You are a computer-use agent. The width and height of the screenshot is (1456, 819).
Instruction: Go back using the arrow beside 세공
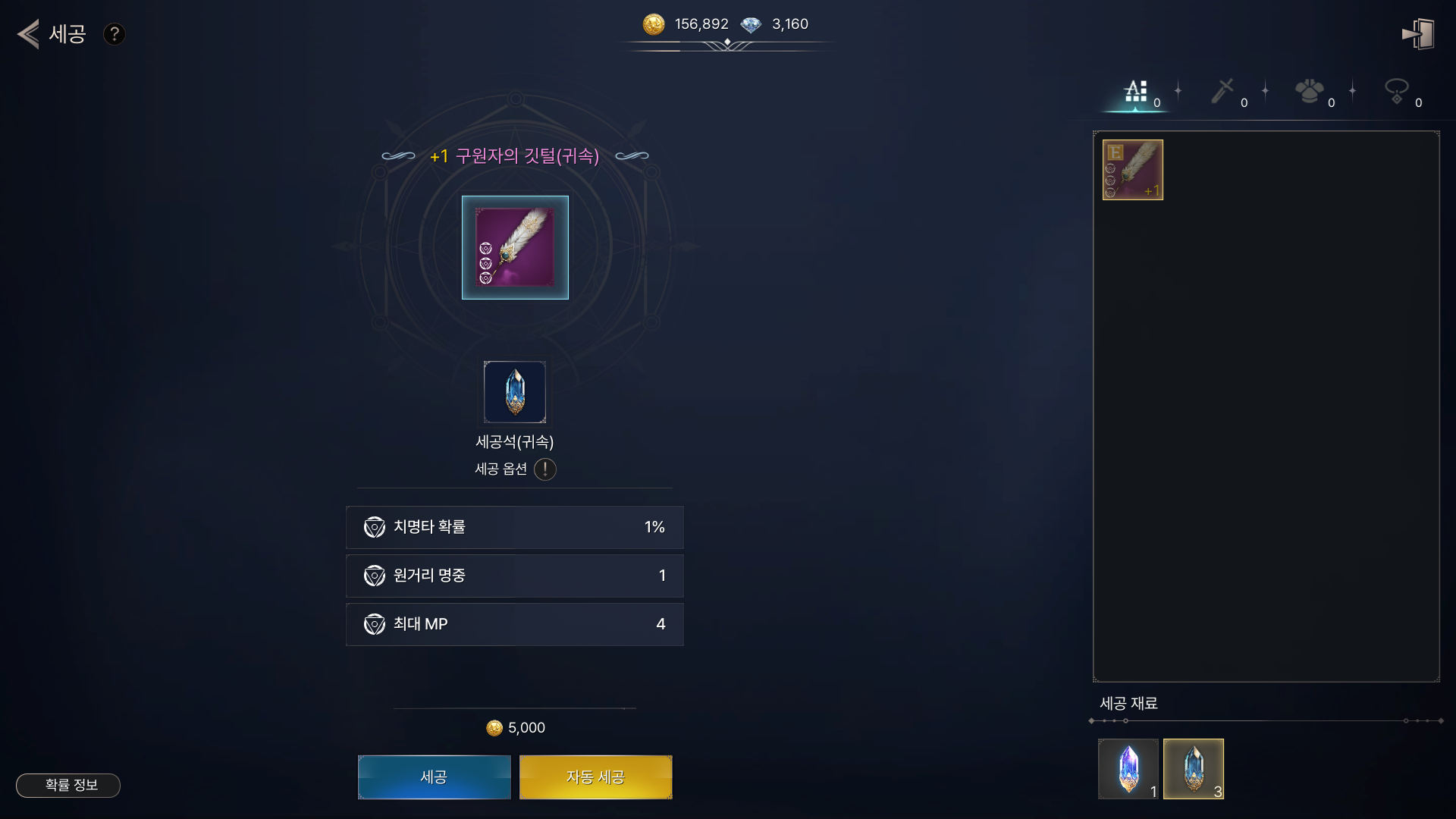click(29, 34)
